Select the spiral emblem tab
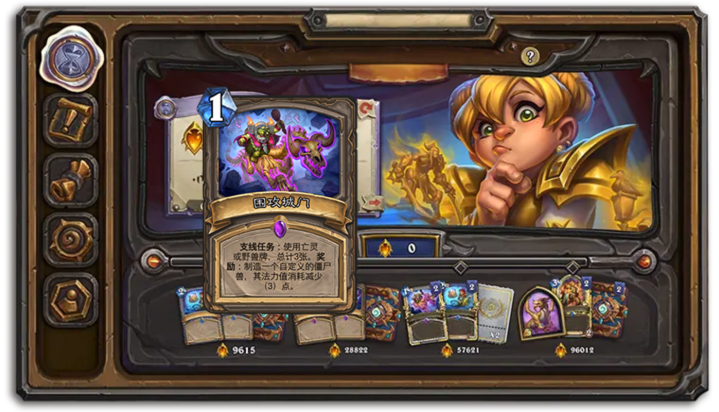The height and width of the screenshot is (412, 719). [x=71, y=240]
